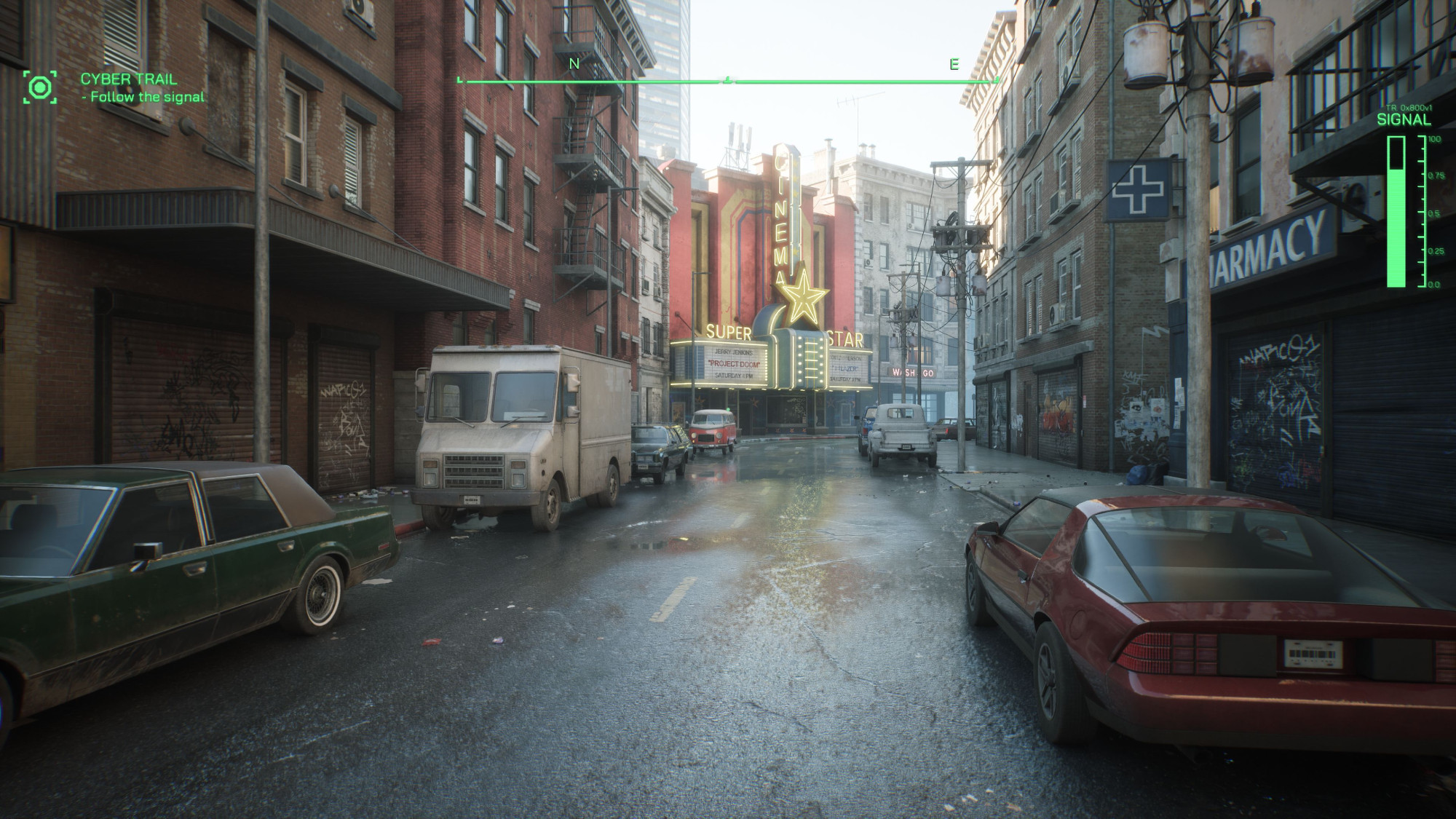Open the Cyber Trail objective tracker
Image resolution: width=1456 pixels, height=819 pixels.
click(x=129, y=79)
